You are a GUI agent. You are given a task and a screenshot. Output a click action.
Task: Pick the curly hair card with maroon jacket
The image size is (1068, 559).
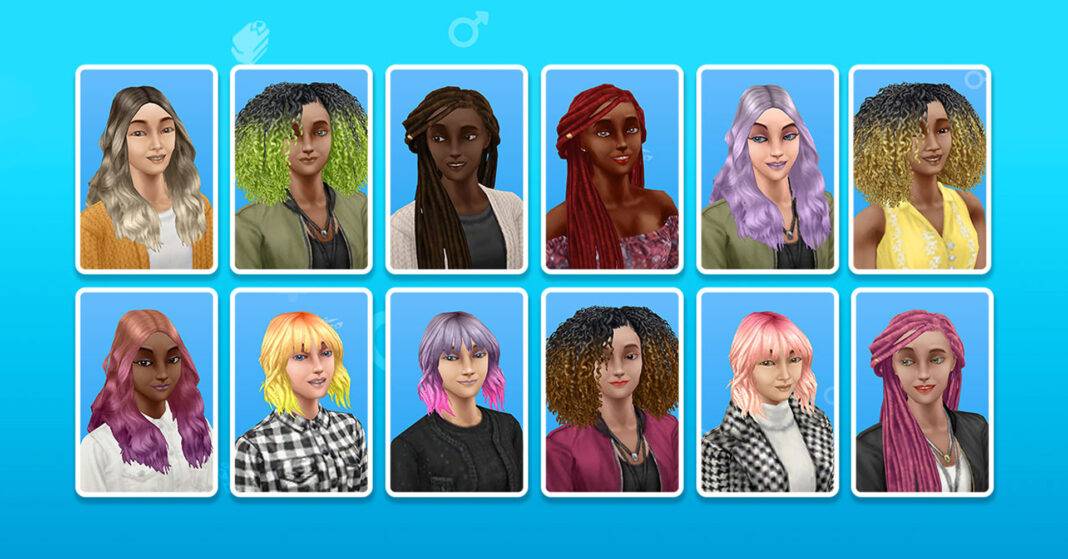point(611,392)
